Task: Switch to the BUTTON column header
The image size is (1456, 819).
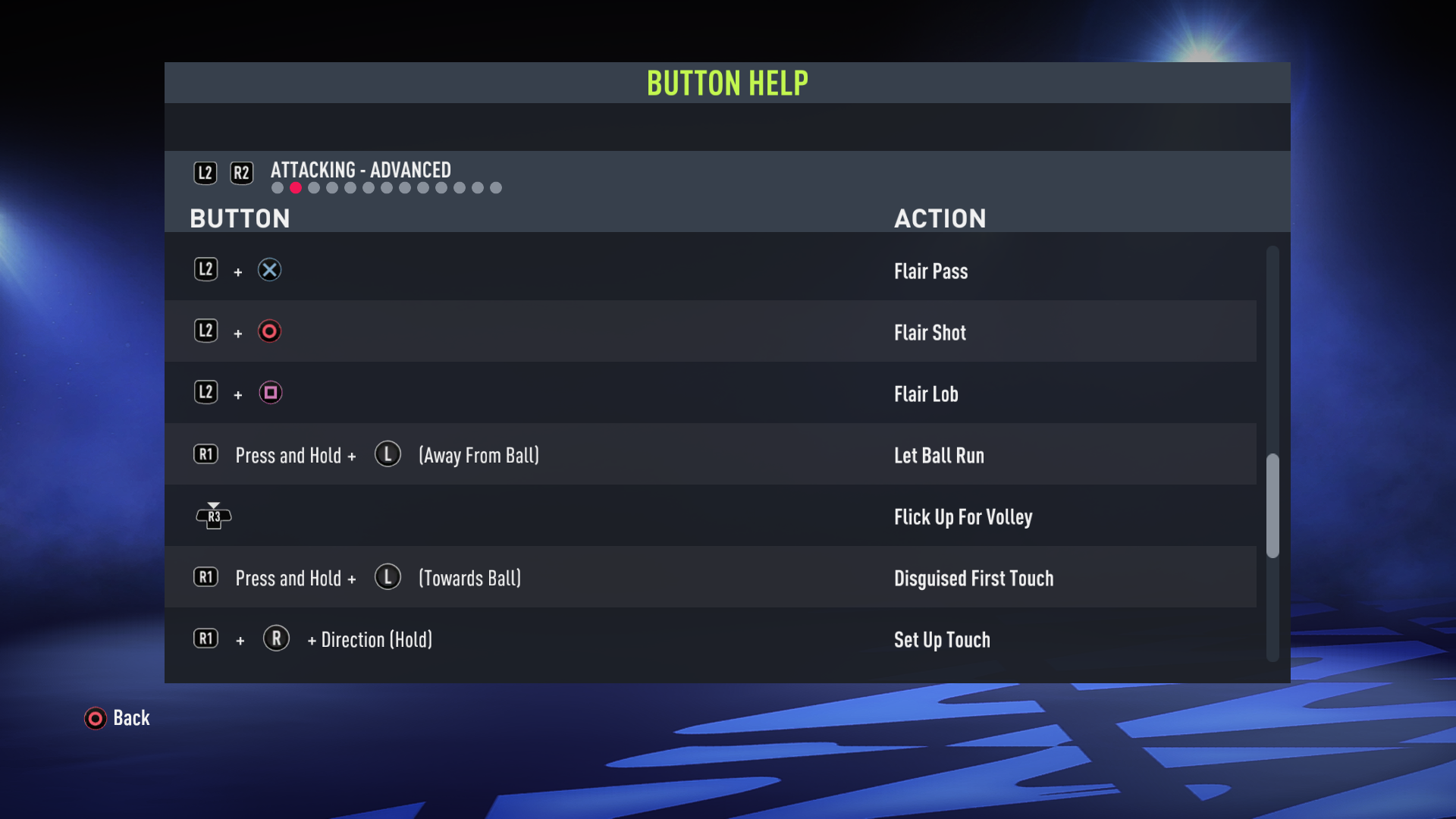Action: tap(240, 218)
